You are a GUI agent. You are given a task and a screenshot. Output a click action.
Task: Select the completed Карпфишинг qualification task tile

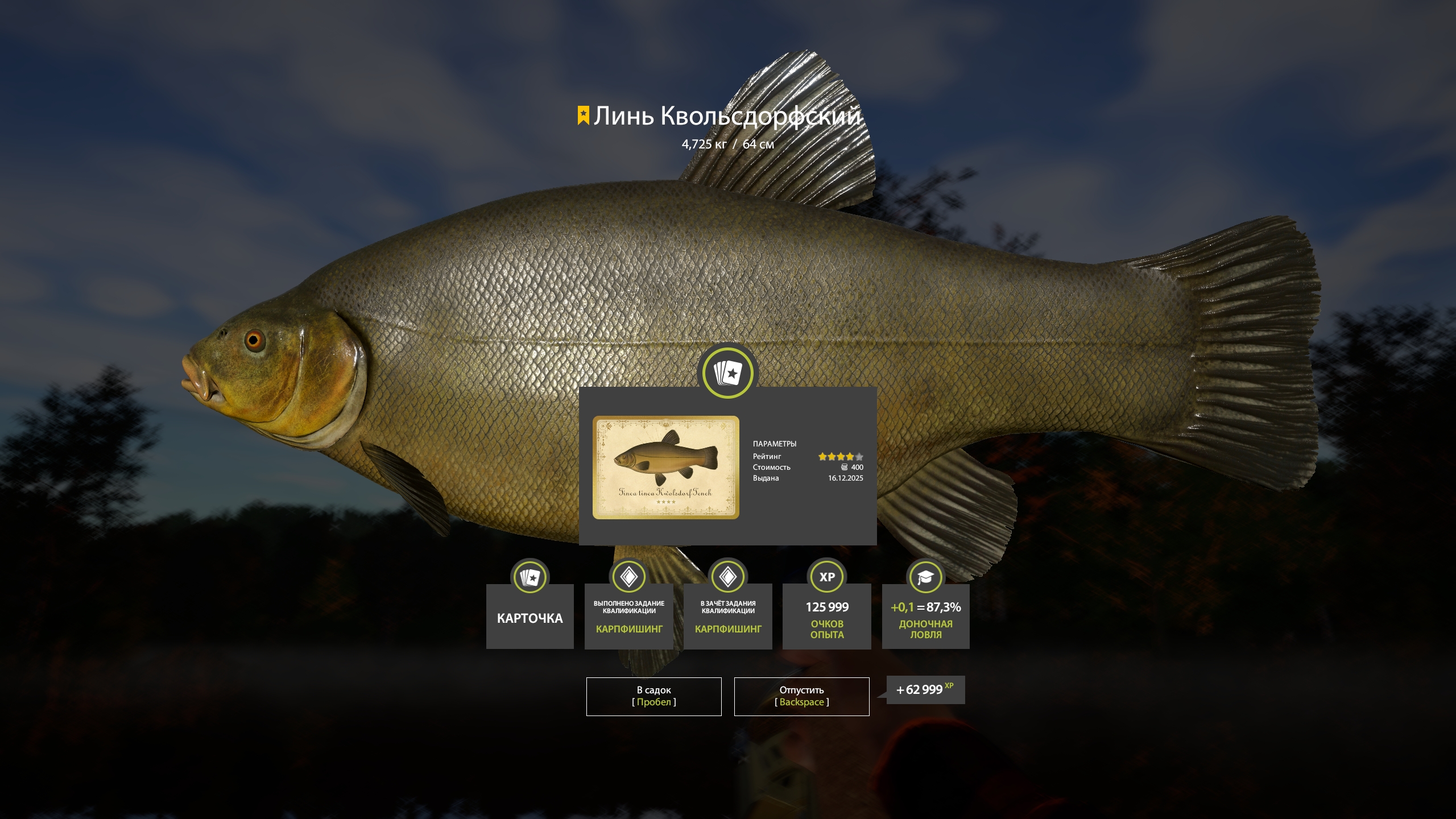[x=628, y=617]
